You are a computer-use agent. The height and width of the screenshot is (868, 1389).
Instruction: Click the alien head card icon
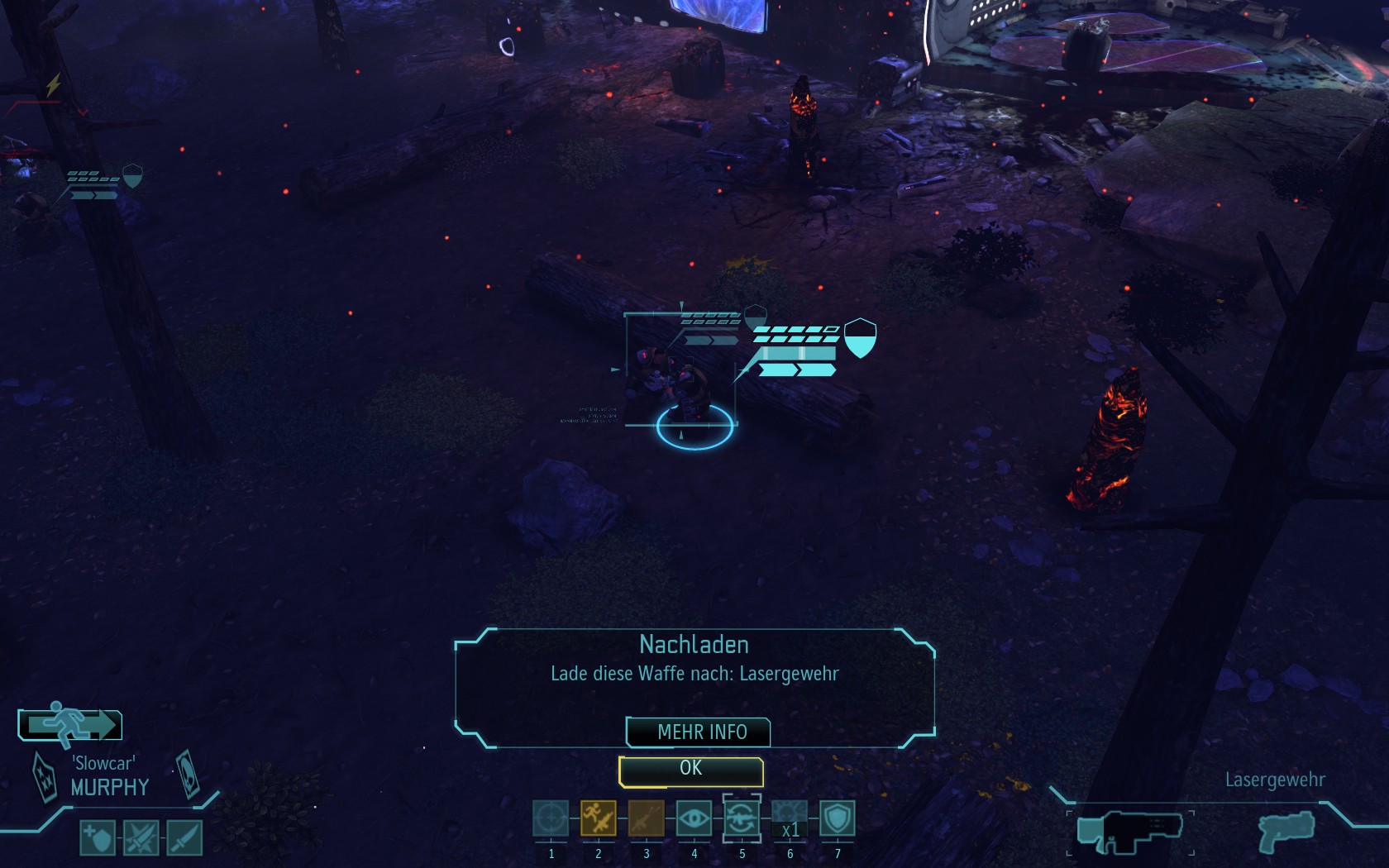[x=188, y=773]
